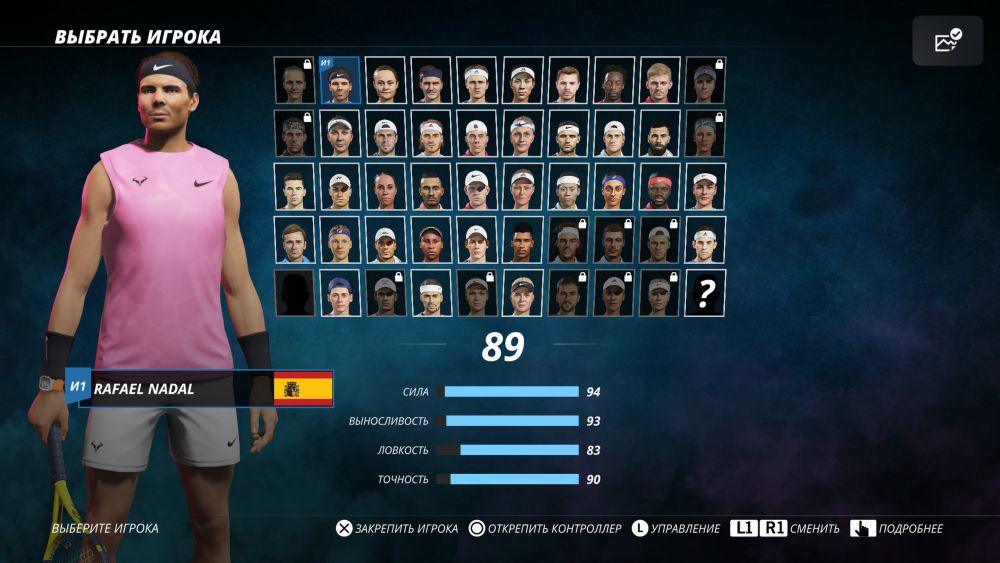This screenshot has width=1000, height=563.
Task: Open the chart-with-checkmark button
Action: coord(947,41)
